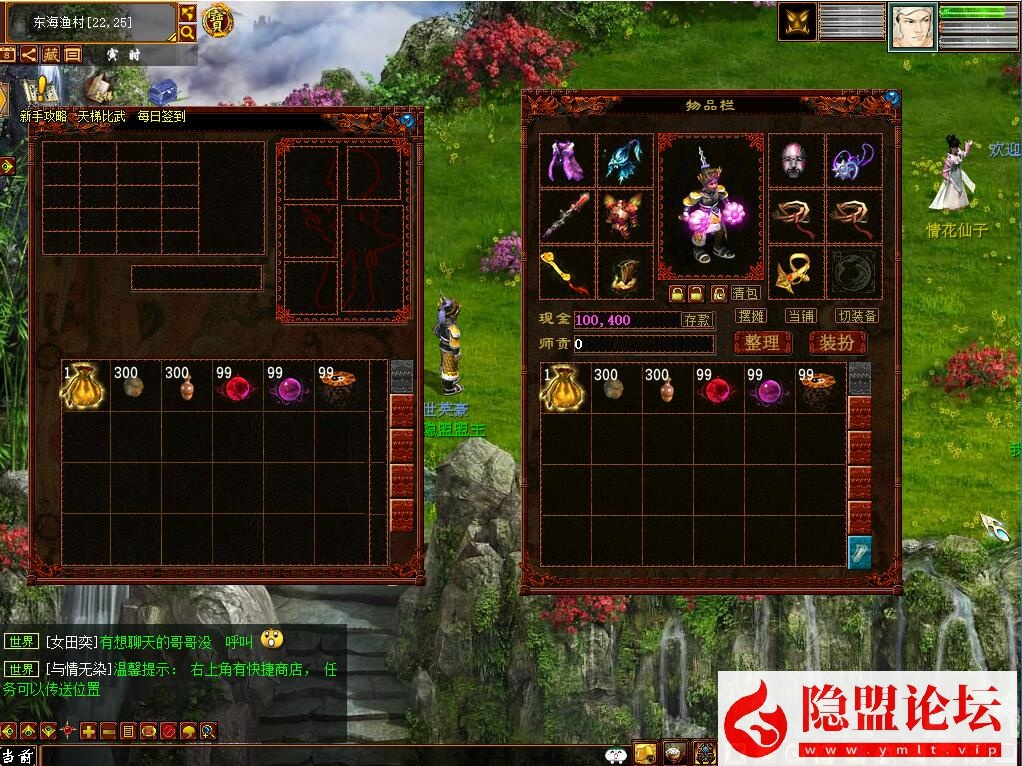Open the 当铺 pawnshop button
The image size is (1022, 766).
(x=800, y=316)
